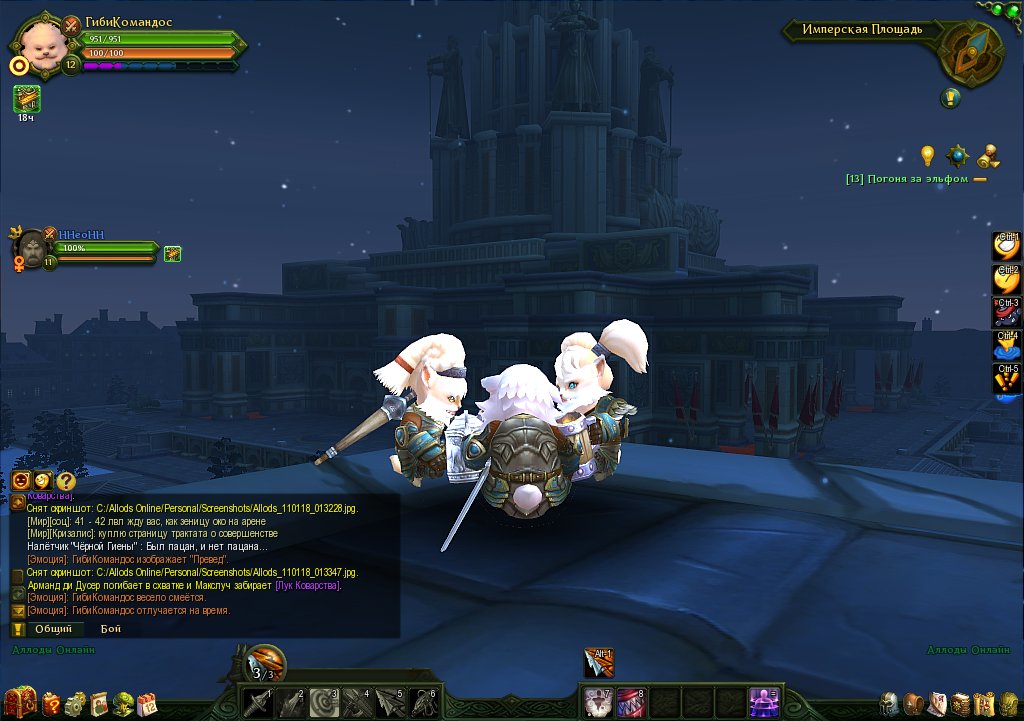
Task: Use the fanged jaws ability in slot 8
Action: [x=631, y=703]
